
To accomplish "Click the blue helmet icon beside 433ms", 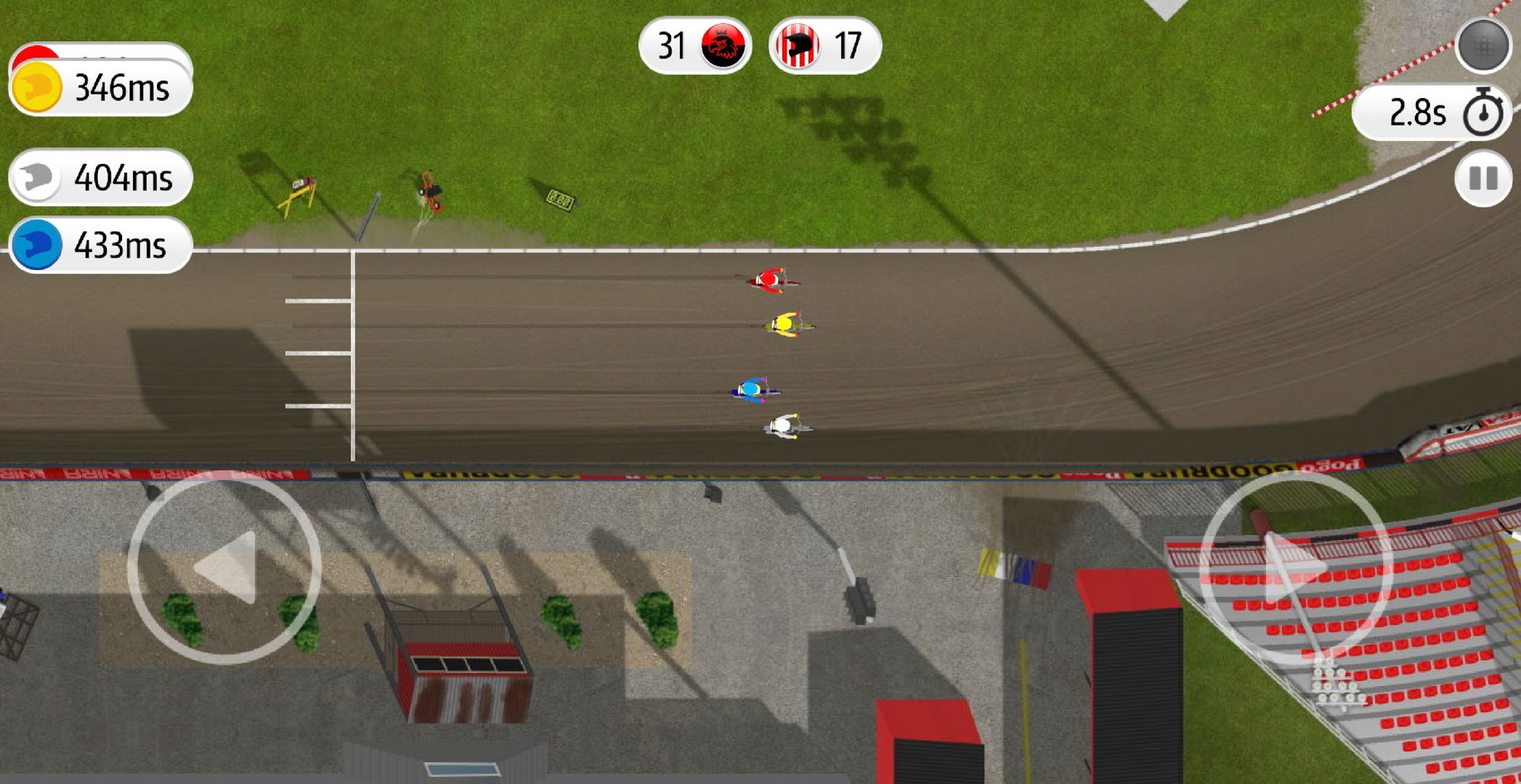I will [x=36, y=245].
